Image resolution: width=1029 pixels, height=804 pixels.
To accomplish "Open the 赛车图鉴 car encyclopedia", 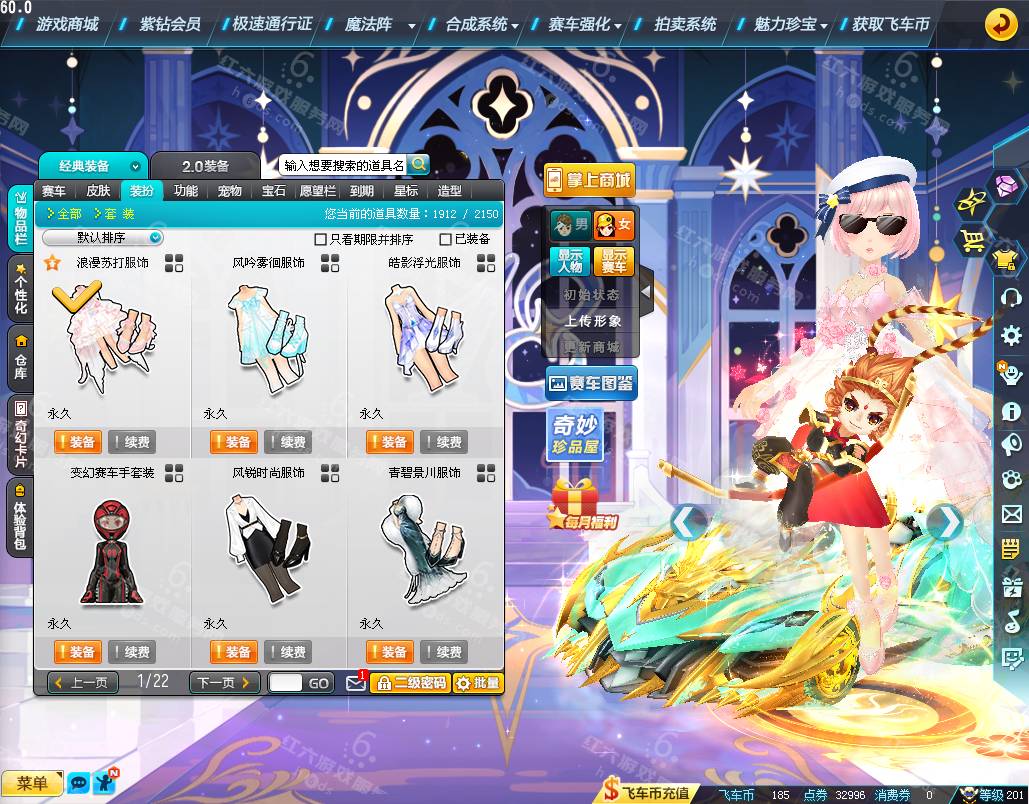I will click(x=591, y=383).
